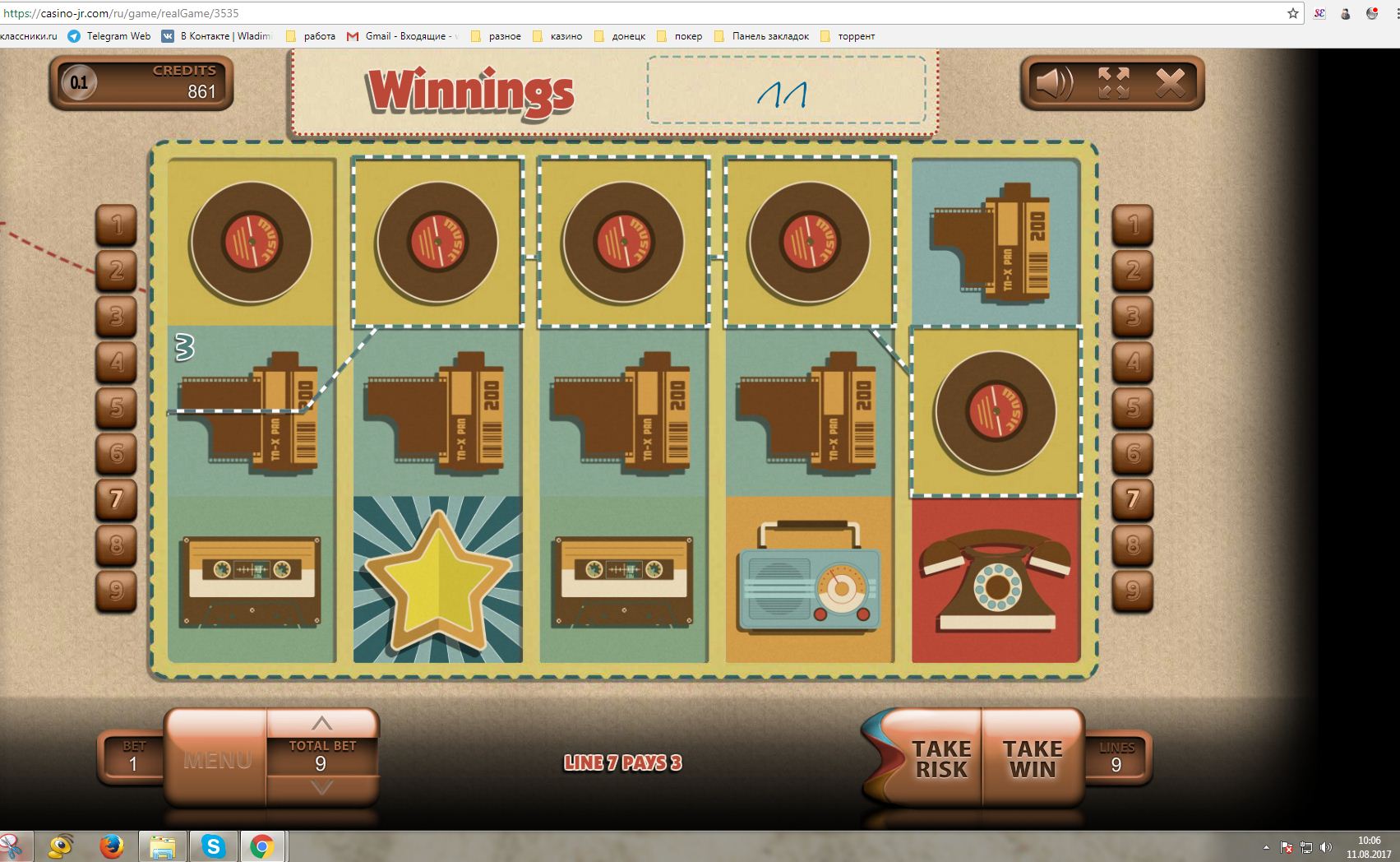Click the Bet 1 button
This screenshot has width=1400, height=862.
coord(133,758)
